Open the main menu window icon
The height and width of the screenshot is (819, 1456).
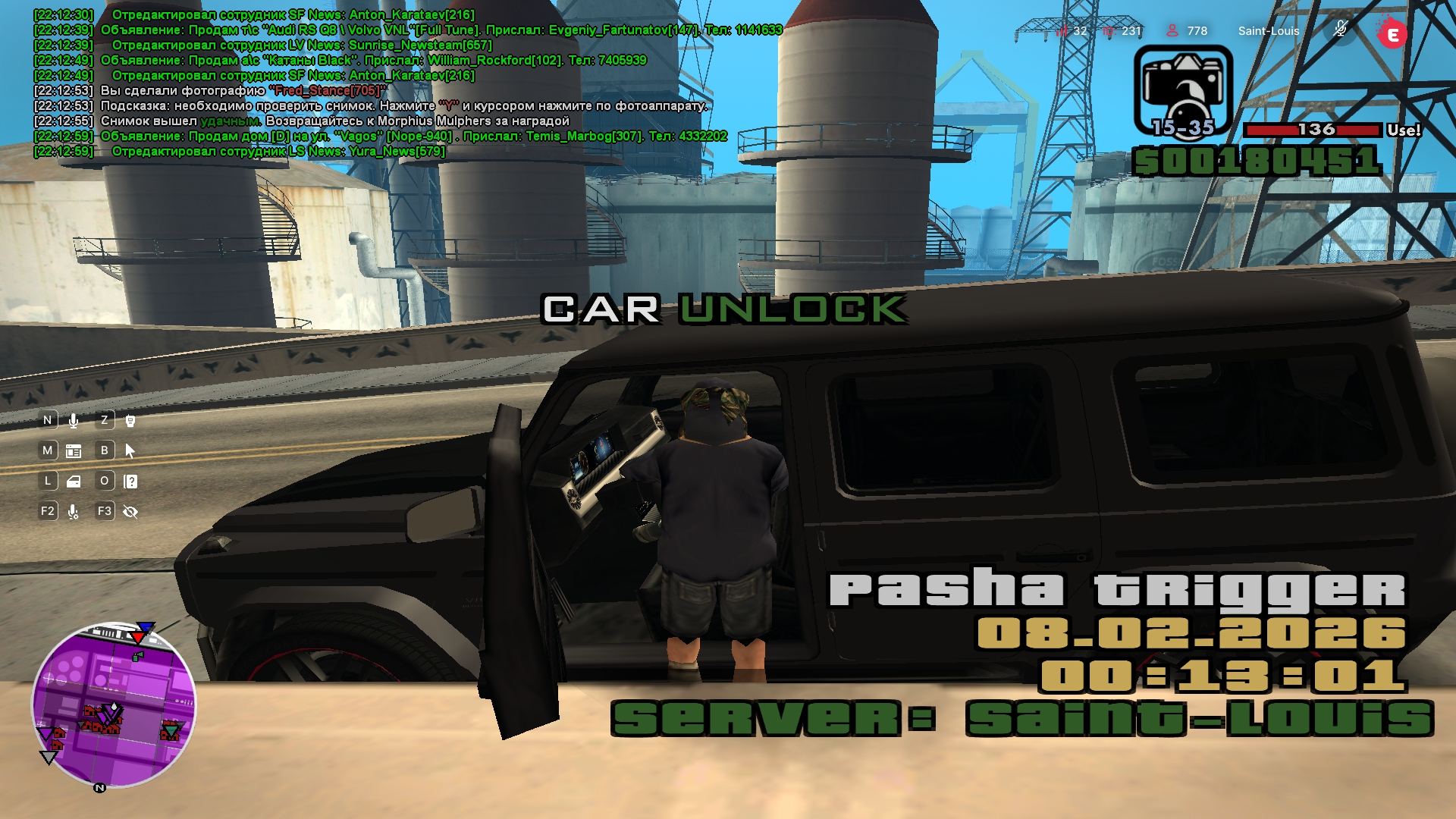(x=74, y=450)
